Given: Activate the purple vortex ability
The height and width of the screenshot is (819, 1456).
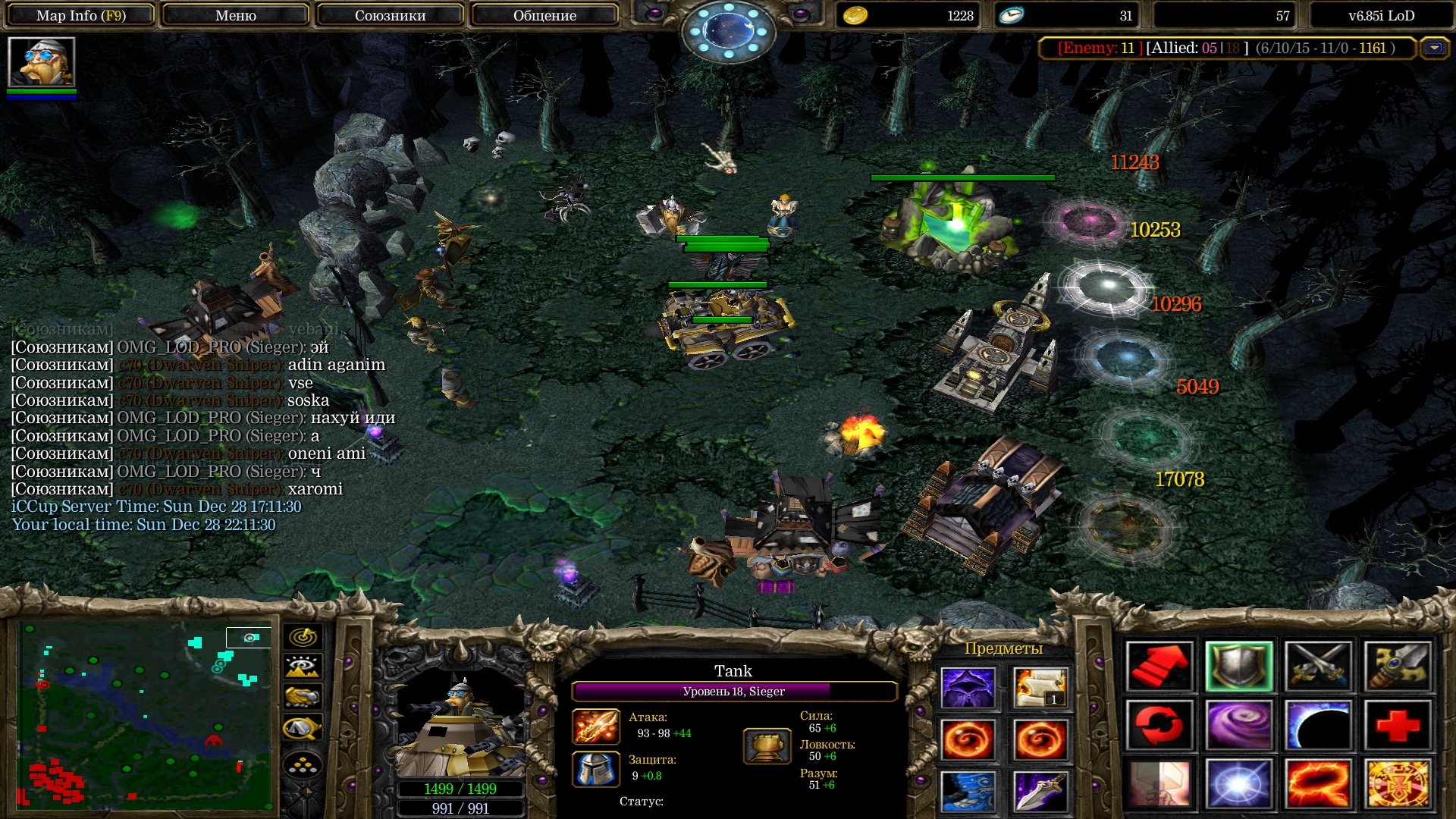Looking at the screenshot, I should tap(1239, 726).
